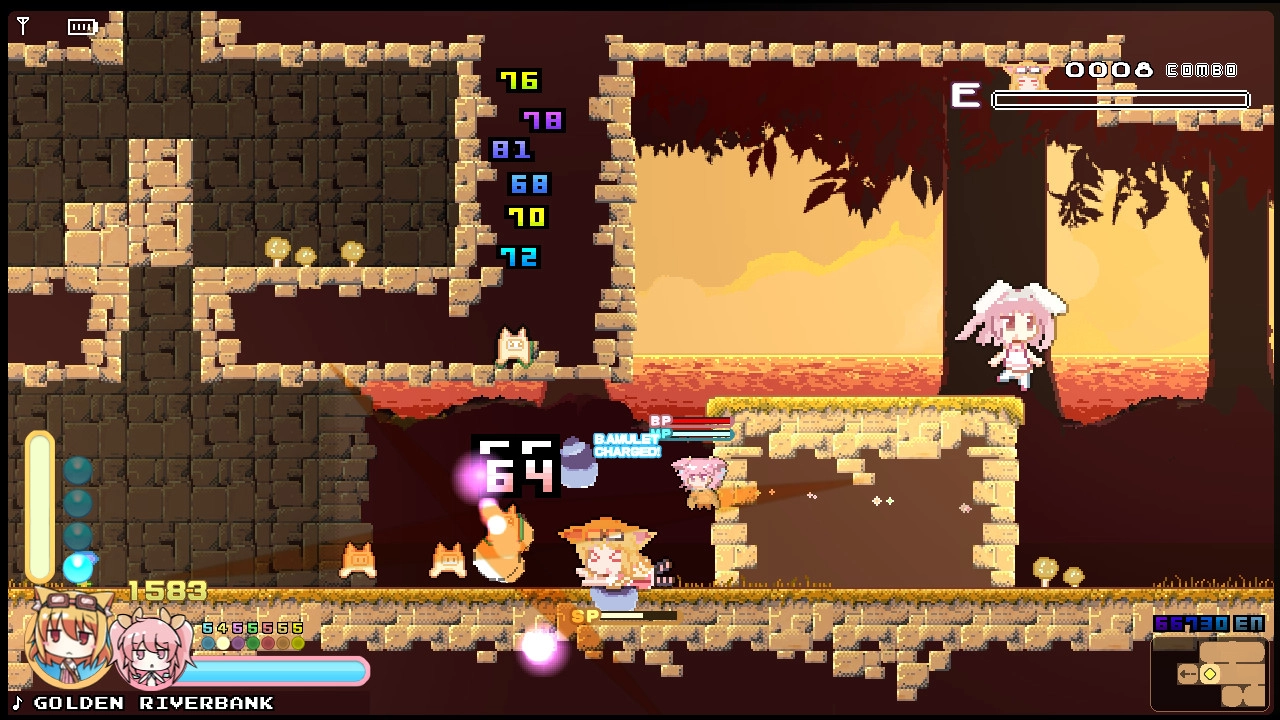Image resolution: width=1280 pixels, height=720 pixels.
Task: Click the glowing cyan magic orb
Action: pyautogui.click(x=78, y=569)
